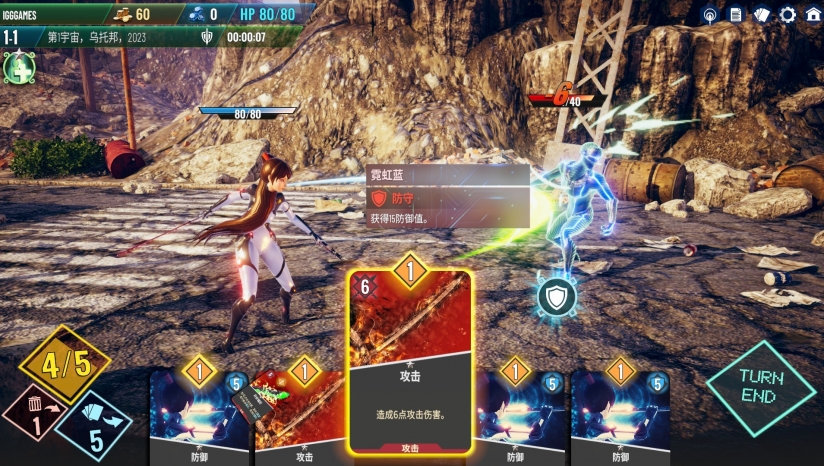Open settings via the gear icon
The width and height of the screenshot is (824, 466).
(788, 14)
